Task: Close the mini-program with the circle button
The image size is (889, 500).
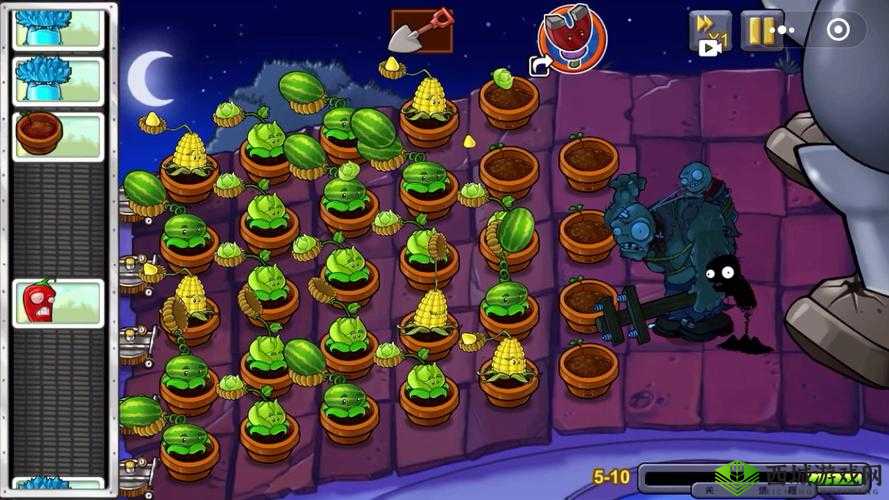Action: tap(838, 31)
